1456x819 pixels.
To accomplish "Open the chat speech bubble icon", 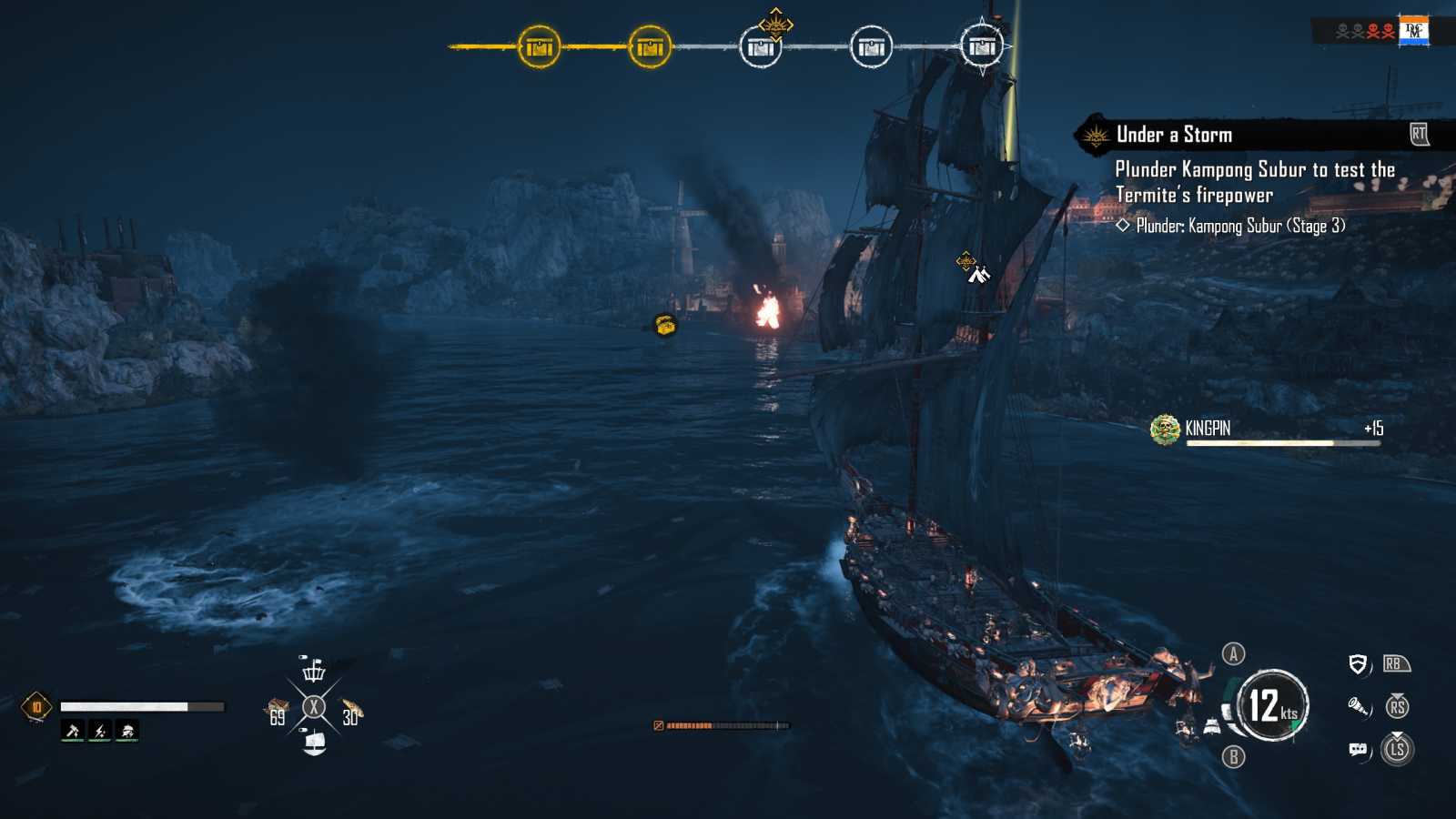I will pos(1358,749).
